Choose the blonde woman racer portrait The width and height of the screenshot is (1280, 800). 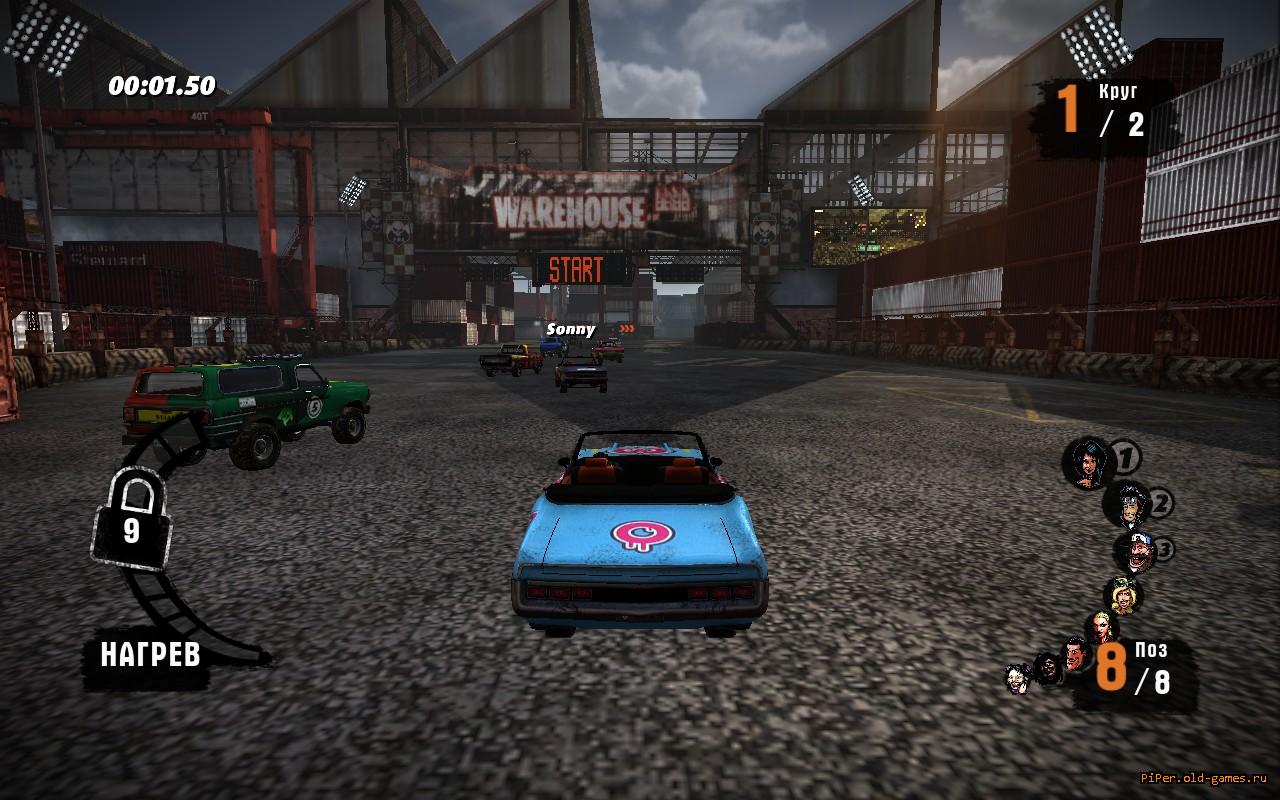tap(1121, 596)
